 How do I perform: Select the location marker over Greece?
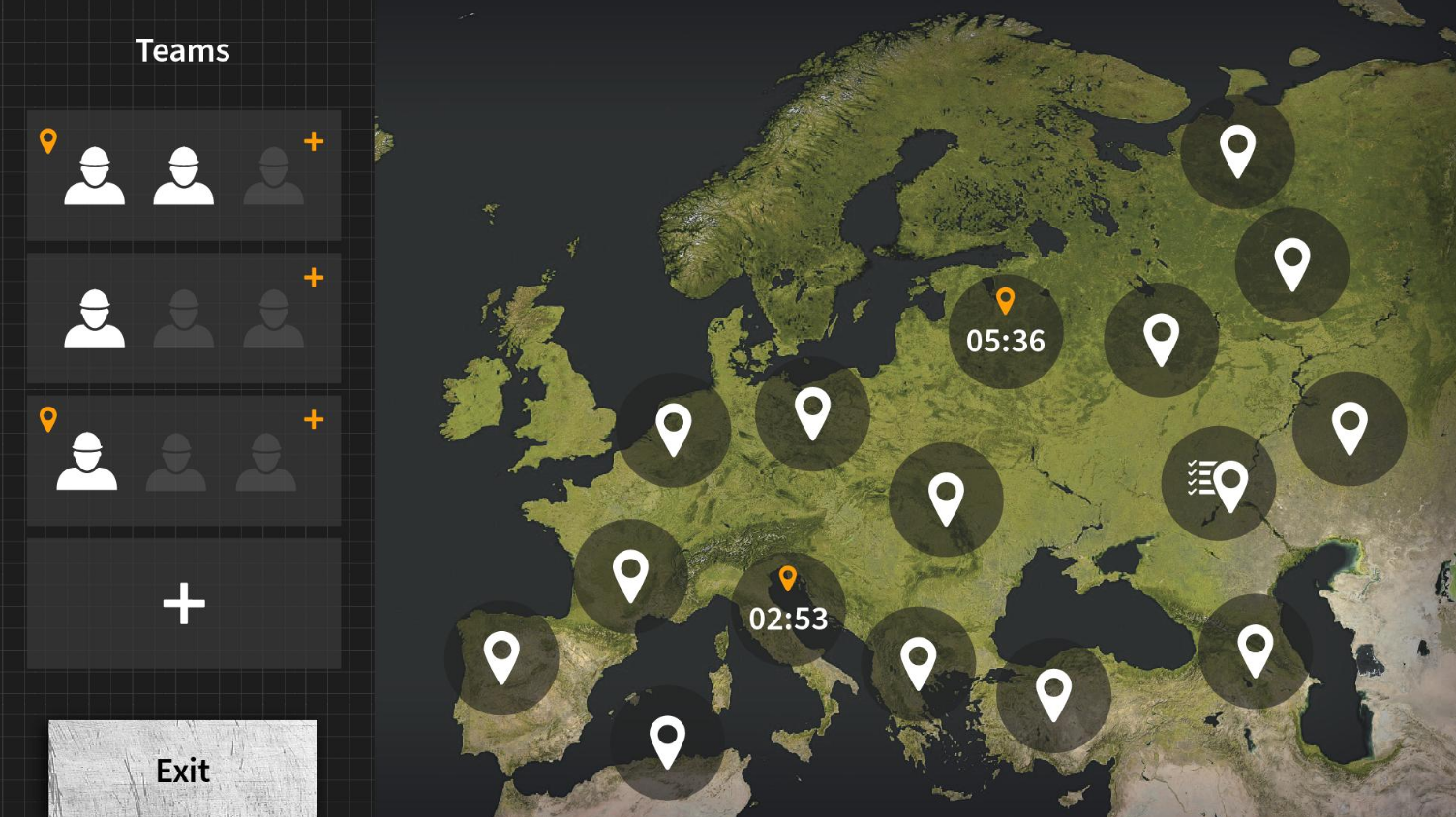[918, 664]
